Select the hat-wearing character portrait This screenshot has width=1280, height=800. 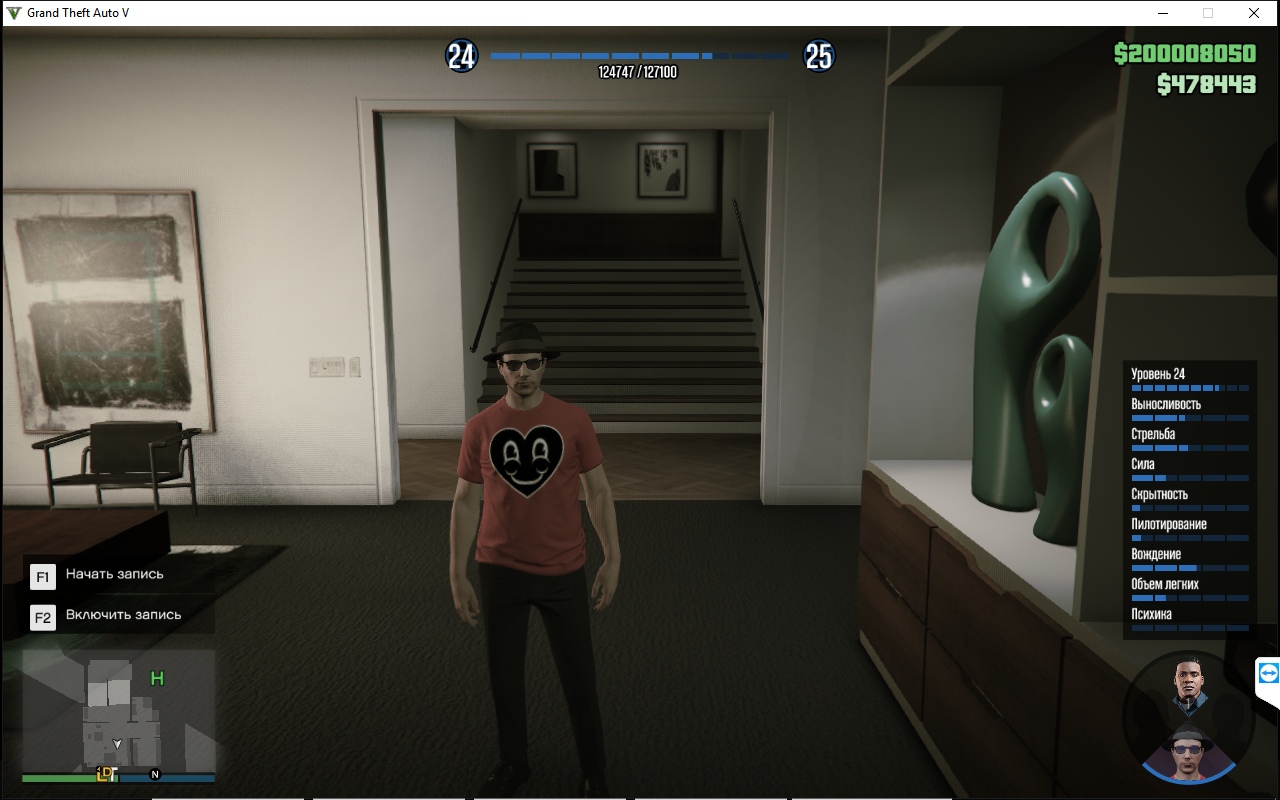tap(1188, 752)
